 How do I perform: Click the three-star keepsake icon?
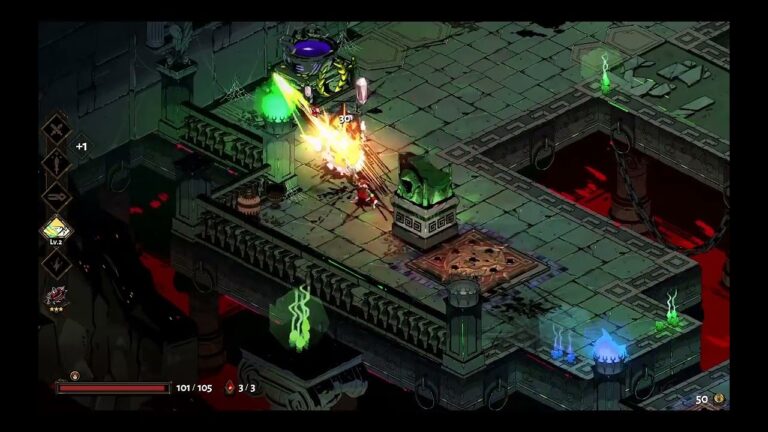[x=55, y=296]
